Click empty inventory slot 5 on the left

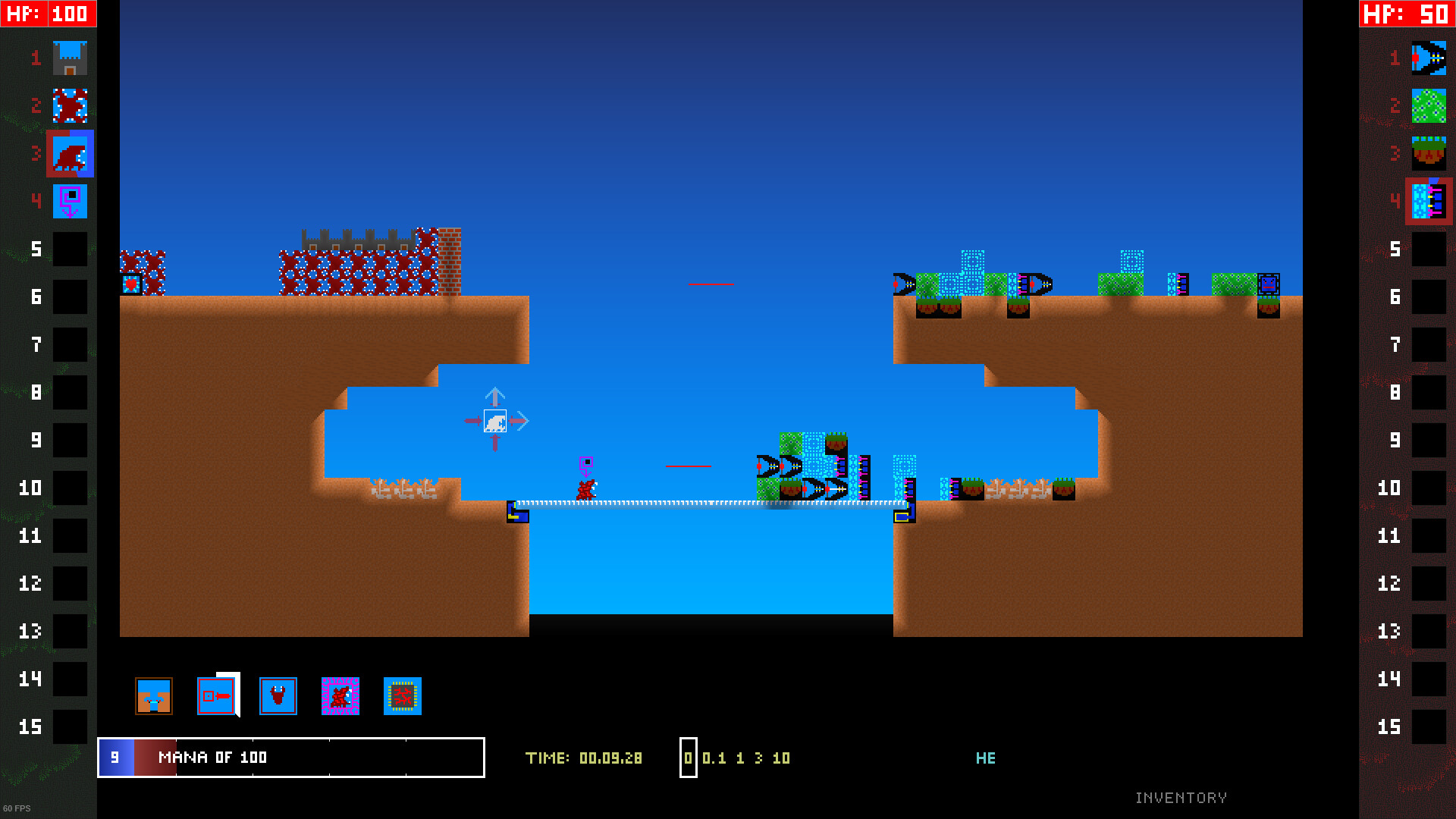[71, 249]
